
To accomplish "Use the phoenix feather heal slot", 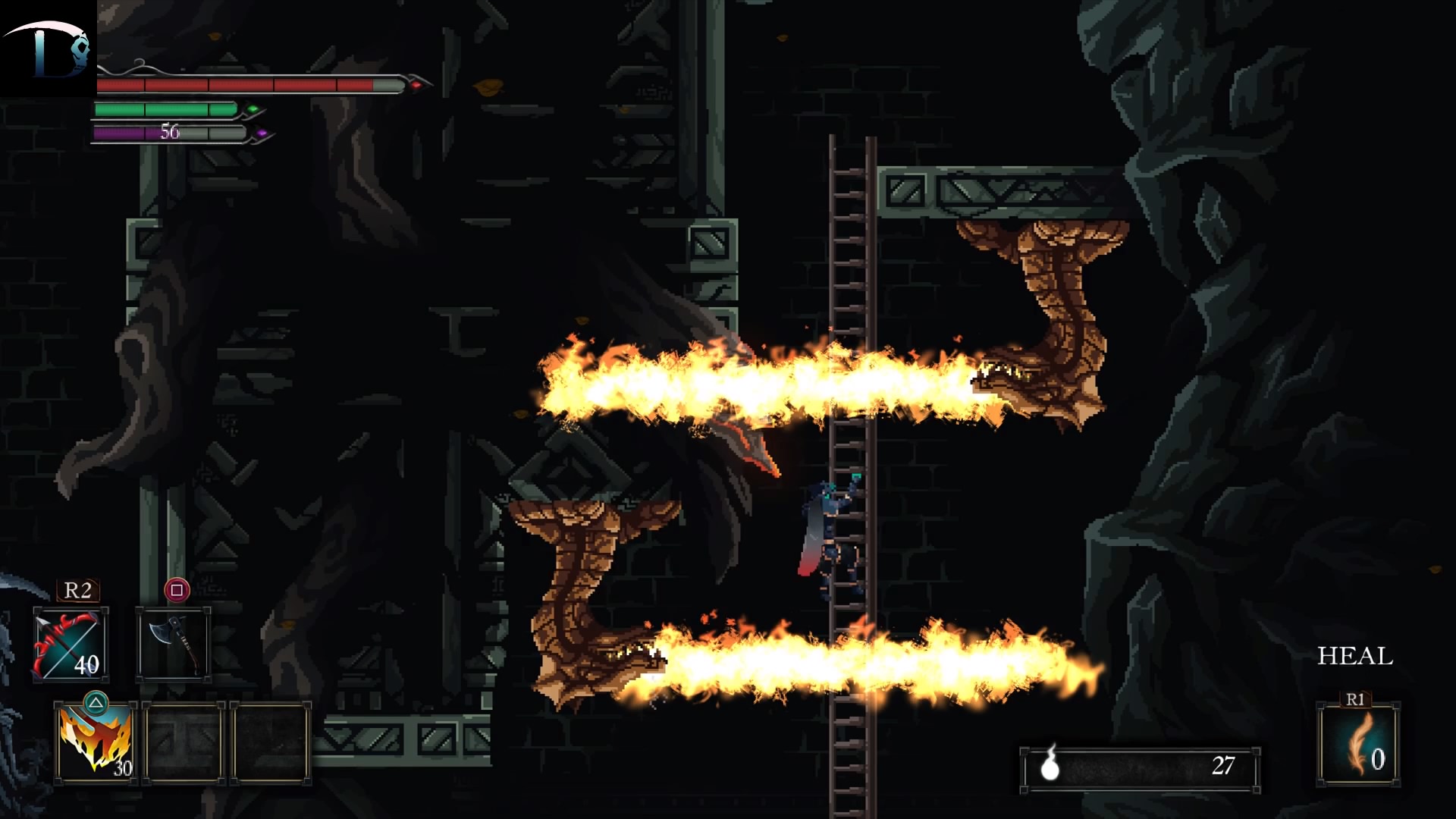I will 1358,744.
